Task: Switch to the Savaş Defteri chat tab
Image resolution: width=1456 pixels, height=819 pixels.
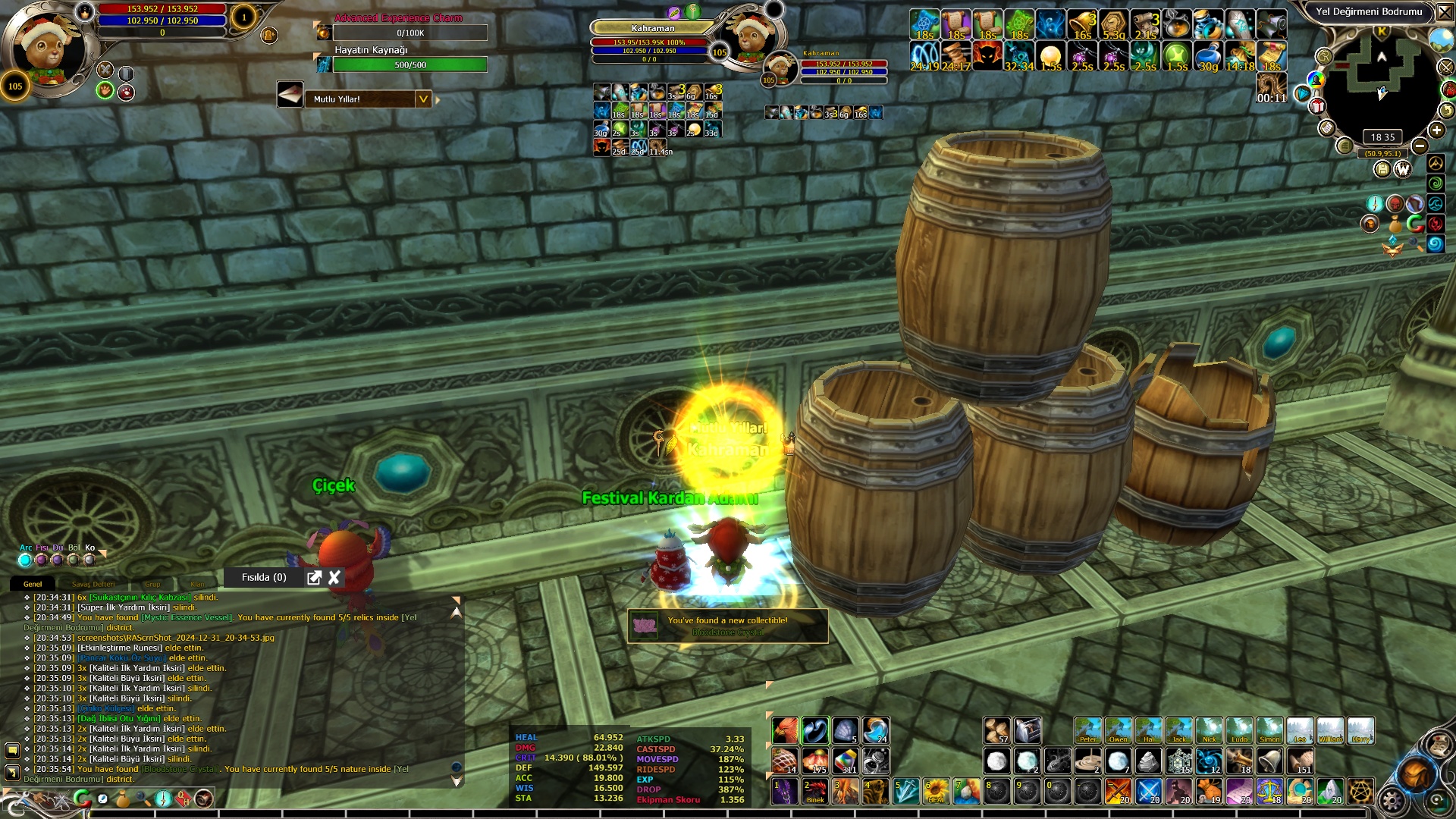Action: click(x=93, y=584)
